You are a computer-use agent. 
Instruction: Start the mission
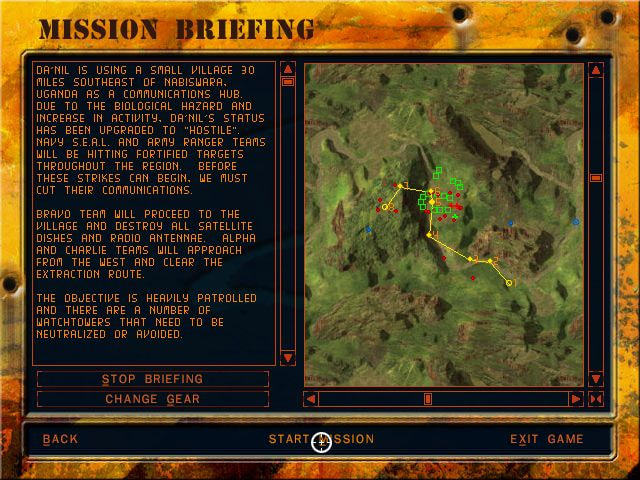pos(321,439)
